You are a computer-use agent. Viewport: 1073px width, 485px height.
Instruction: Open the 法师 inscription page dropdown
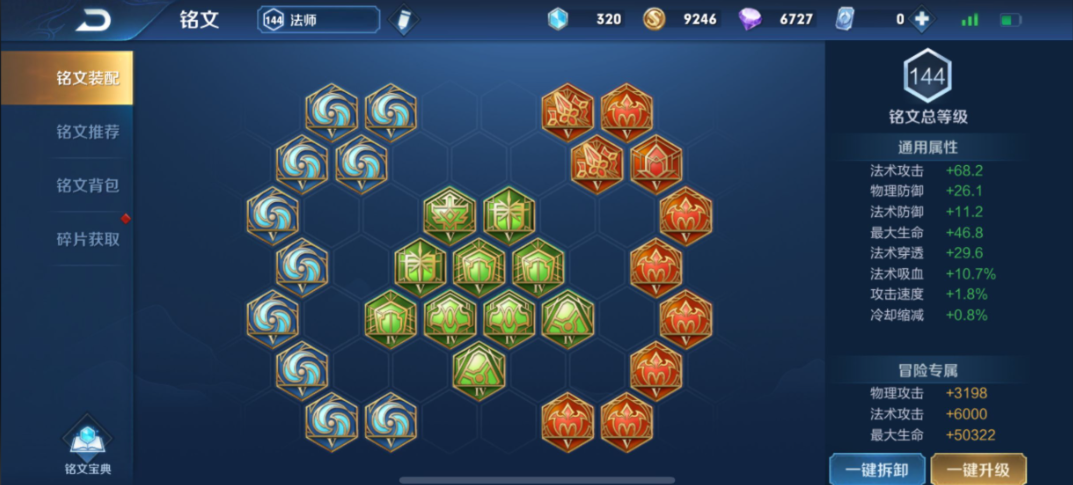[319, 20]
